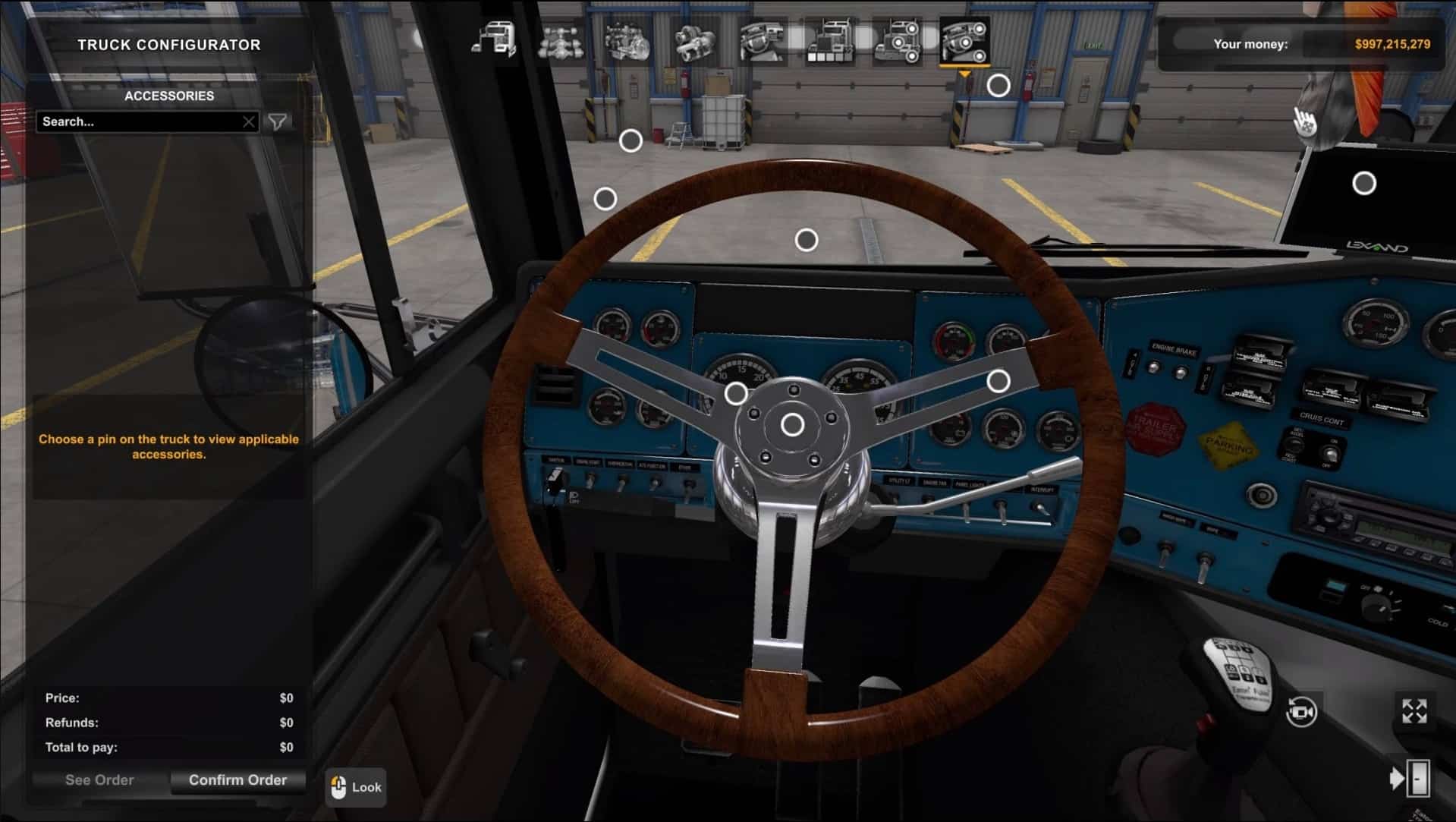
Task: Switch to the chassis axle tab
Action: tap(561, 41)
